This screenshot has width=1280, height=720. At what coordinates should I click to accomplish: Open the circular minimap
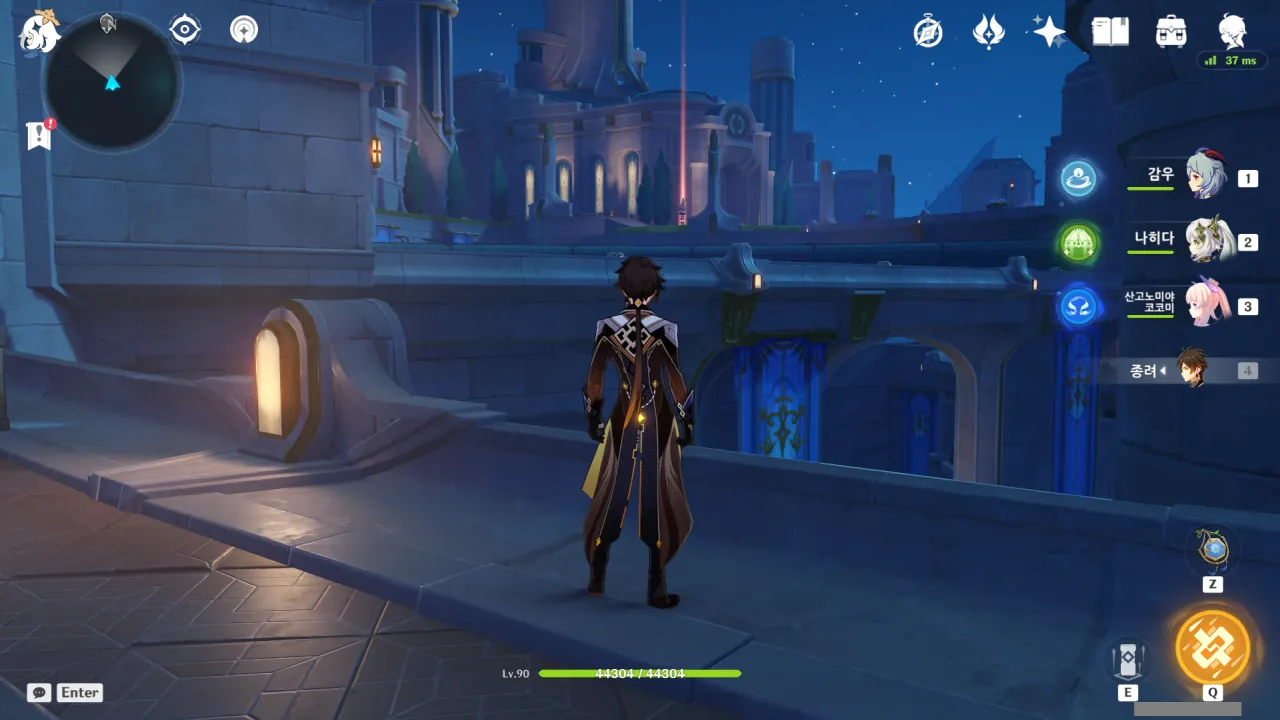(x=112, y=82)
